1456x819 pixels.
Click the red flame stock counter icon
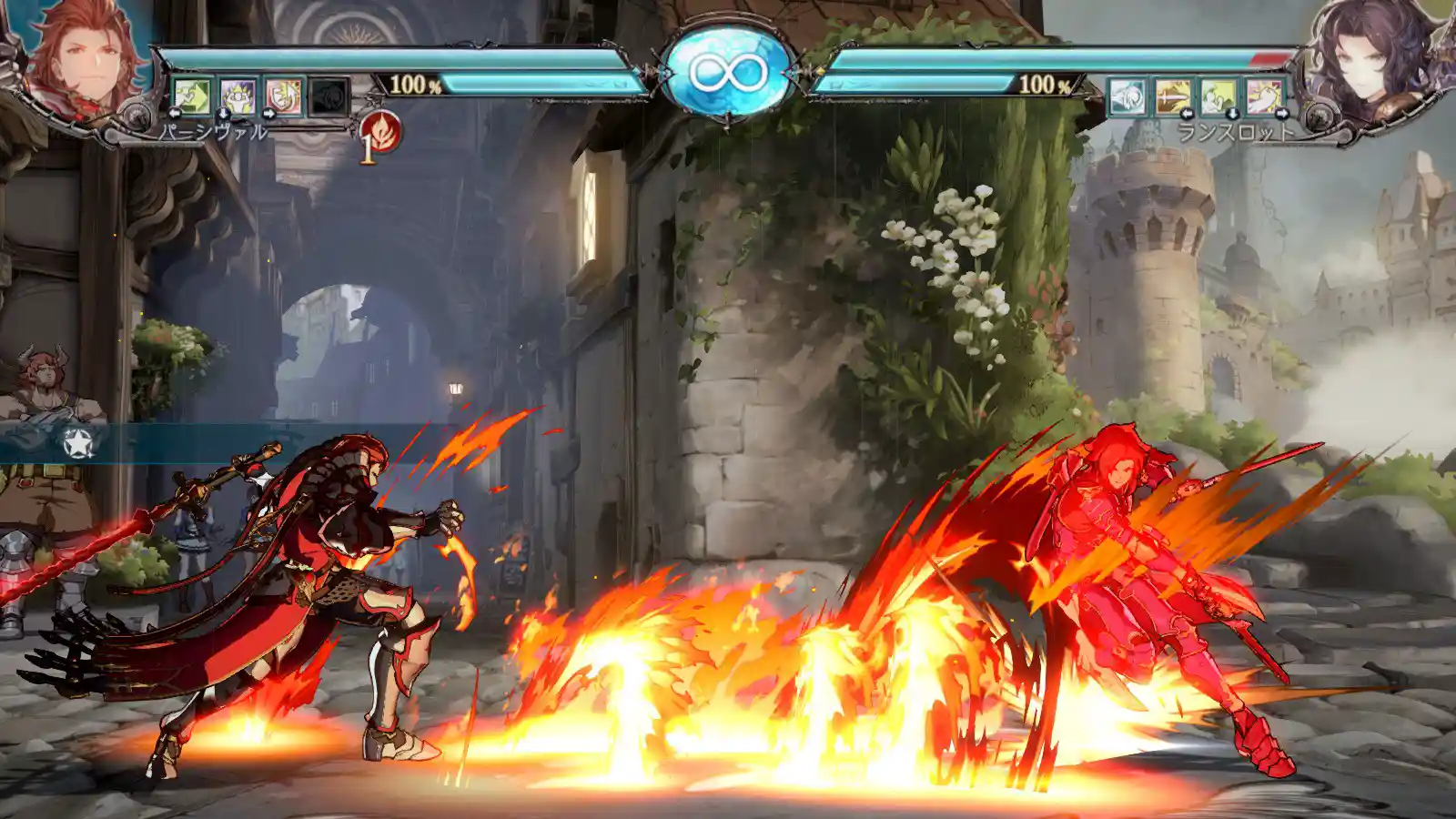pyautogui.click(x=379, y=133)
